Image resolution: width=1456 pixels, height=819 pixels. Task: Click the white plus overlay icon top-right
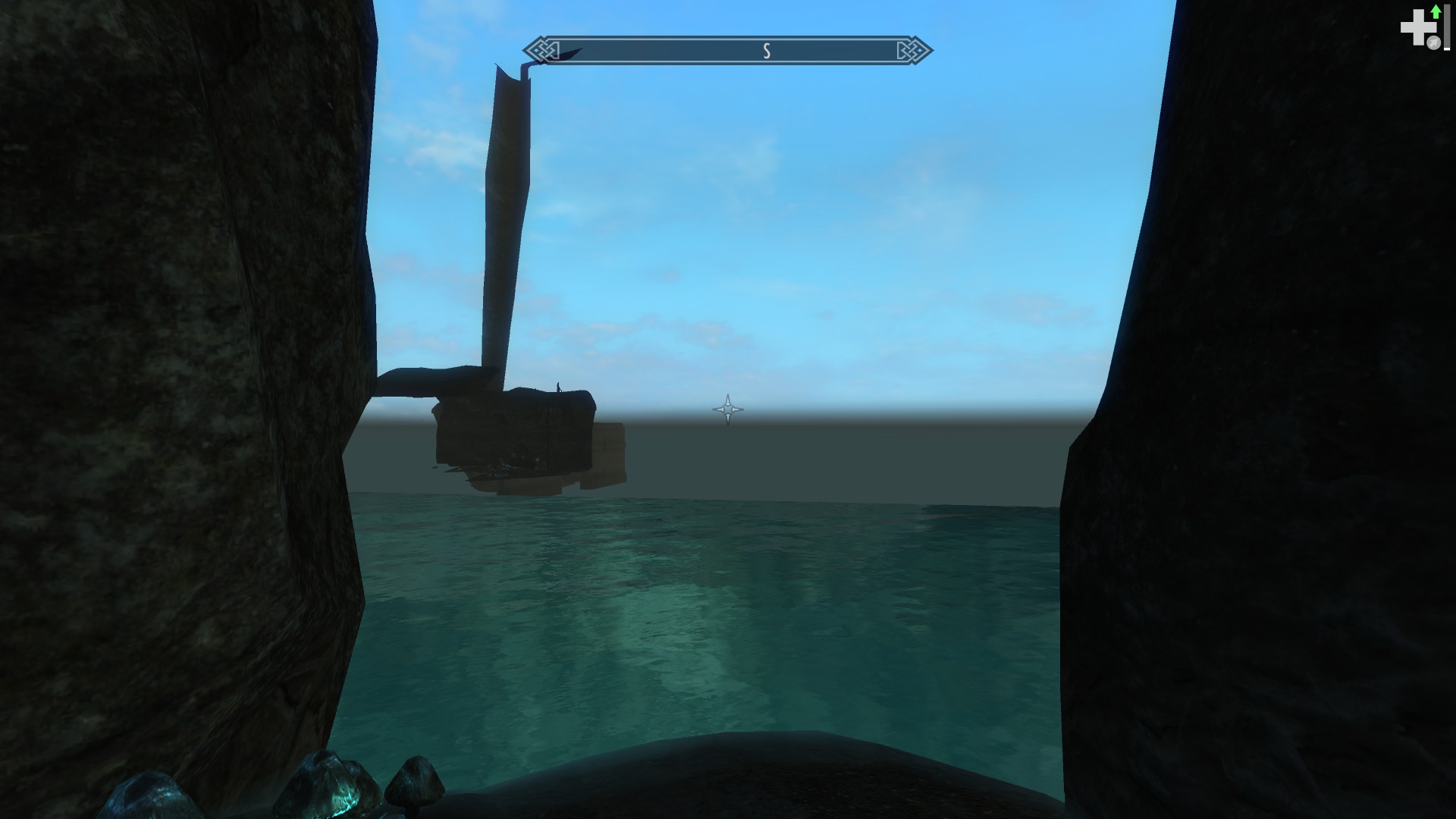click(1418, 28)
